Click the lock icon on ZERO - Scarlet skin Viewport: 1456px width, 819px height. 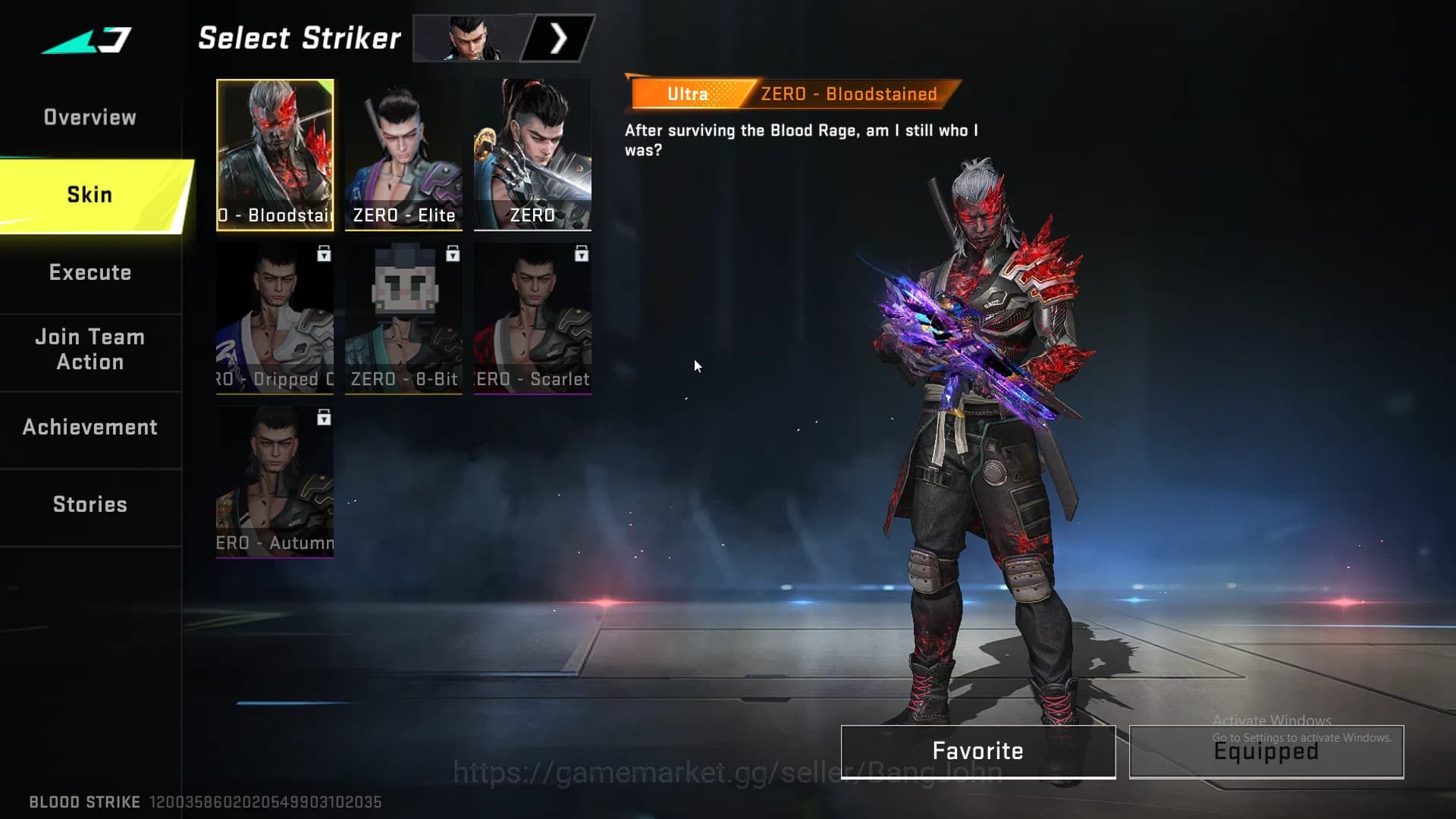coord(582,256)
